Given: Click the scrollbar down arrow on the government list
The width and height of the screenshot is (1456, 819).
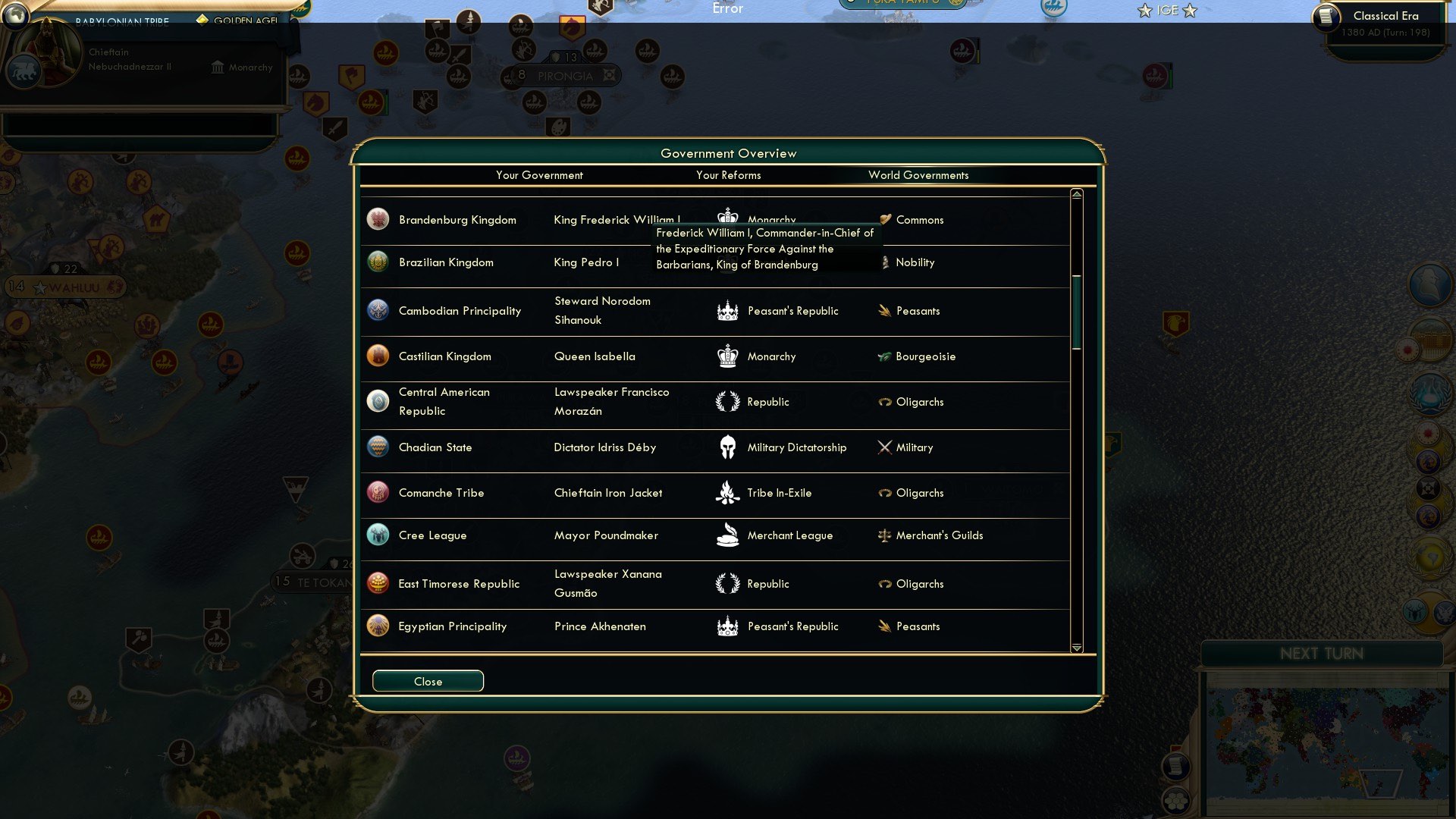Looking at the screenshot, I should coord(1075,648).
